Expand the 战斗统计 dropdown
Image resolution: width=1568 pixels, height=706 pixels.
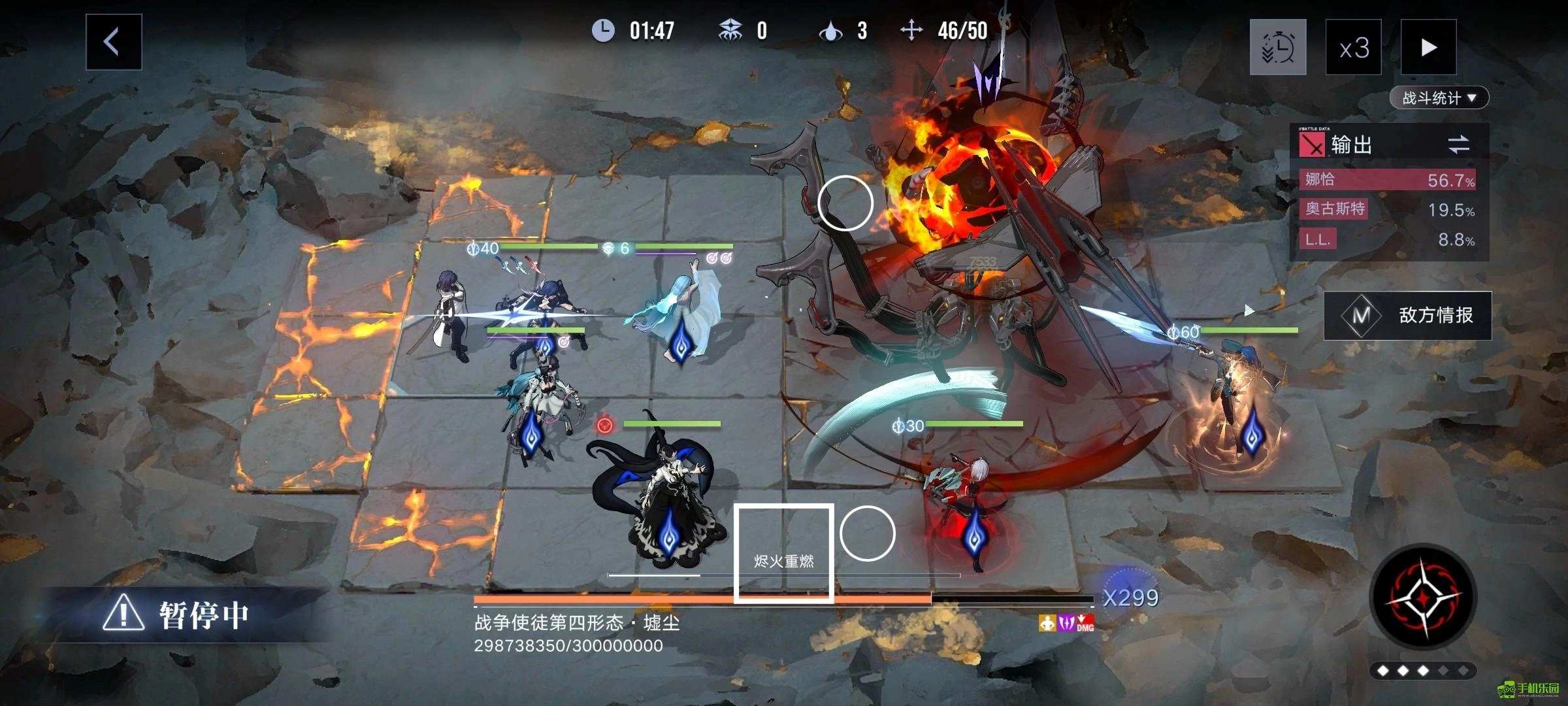point(1440,97)
